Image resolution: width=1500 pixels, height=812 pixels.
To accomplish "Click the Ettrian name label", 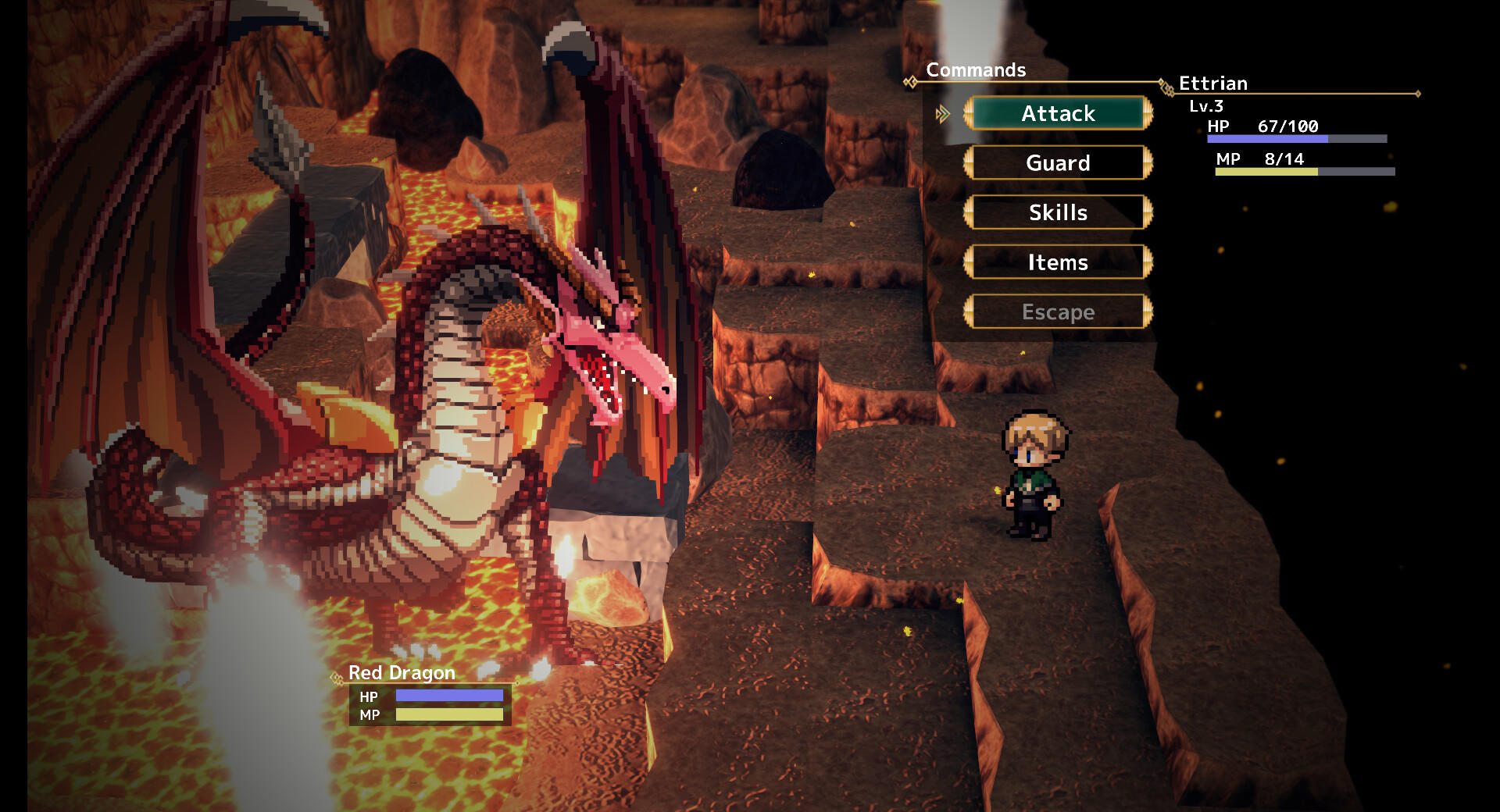I will click(1212, 84).
